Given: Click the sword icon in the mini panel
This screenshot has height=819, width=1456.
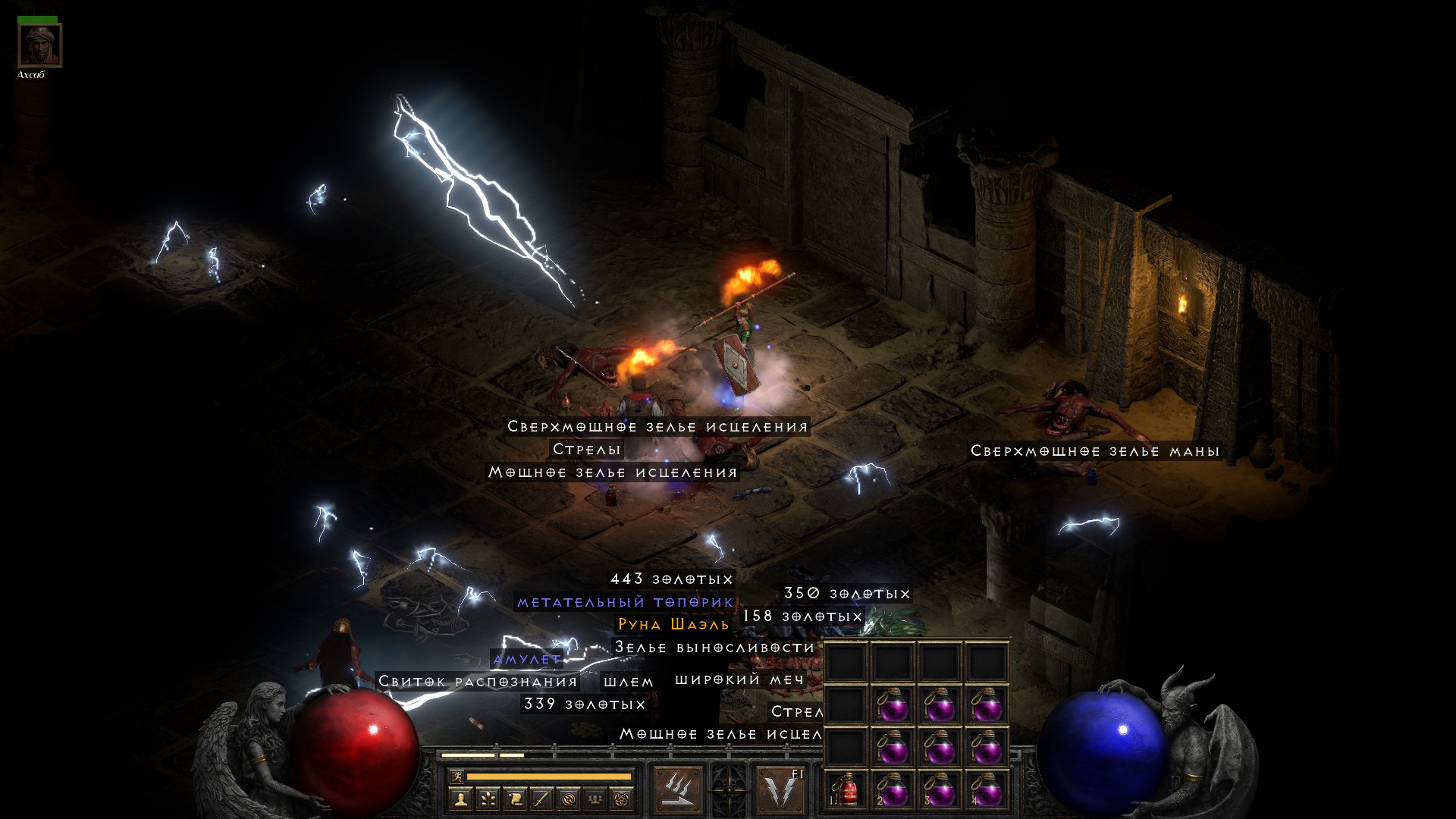Looking at the screenshot, I should click(541, 799).
